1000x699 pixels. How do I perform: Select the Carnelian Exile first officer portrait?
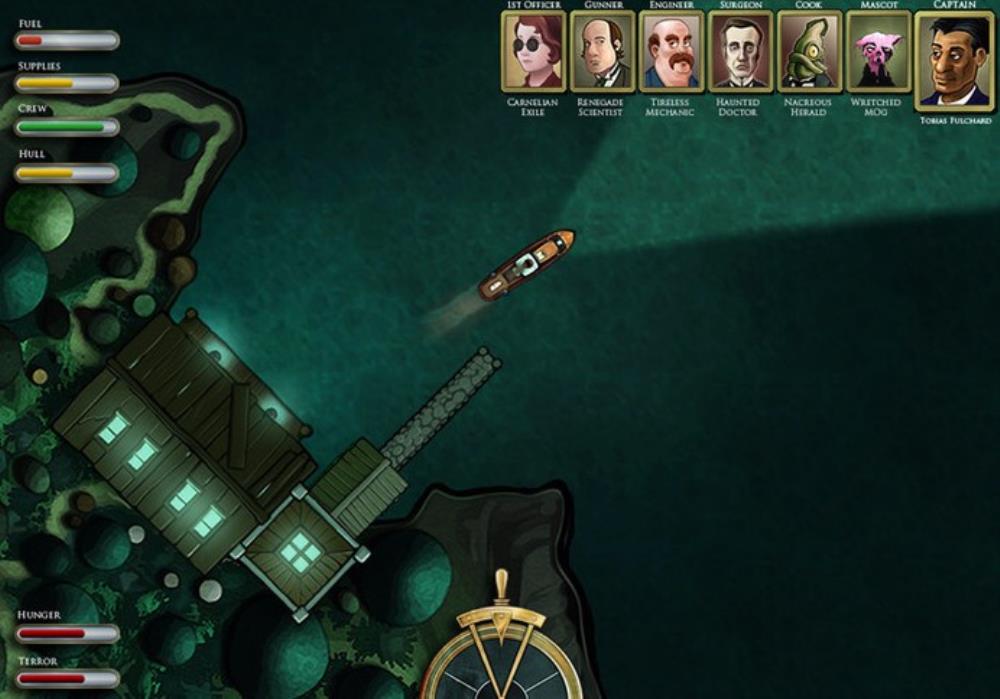point(533,51)
